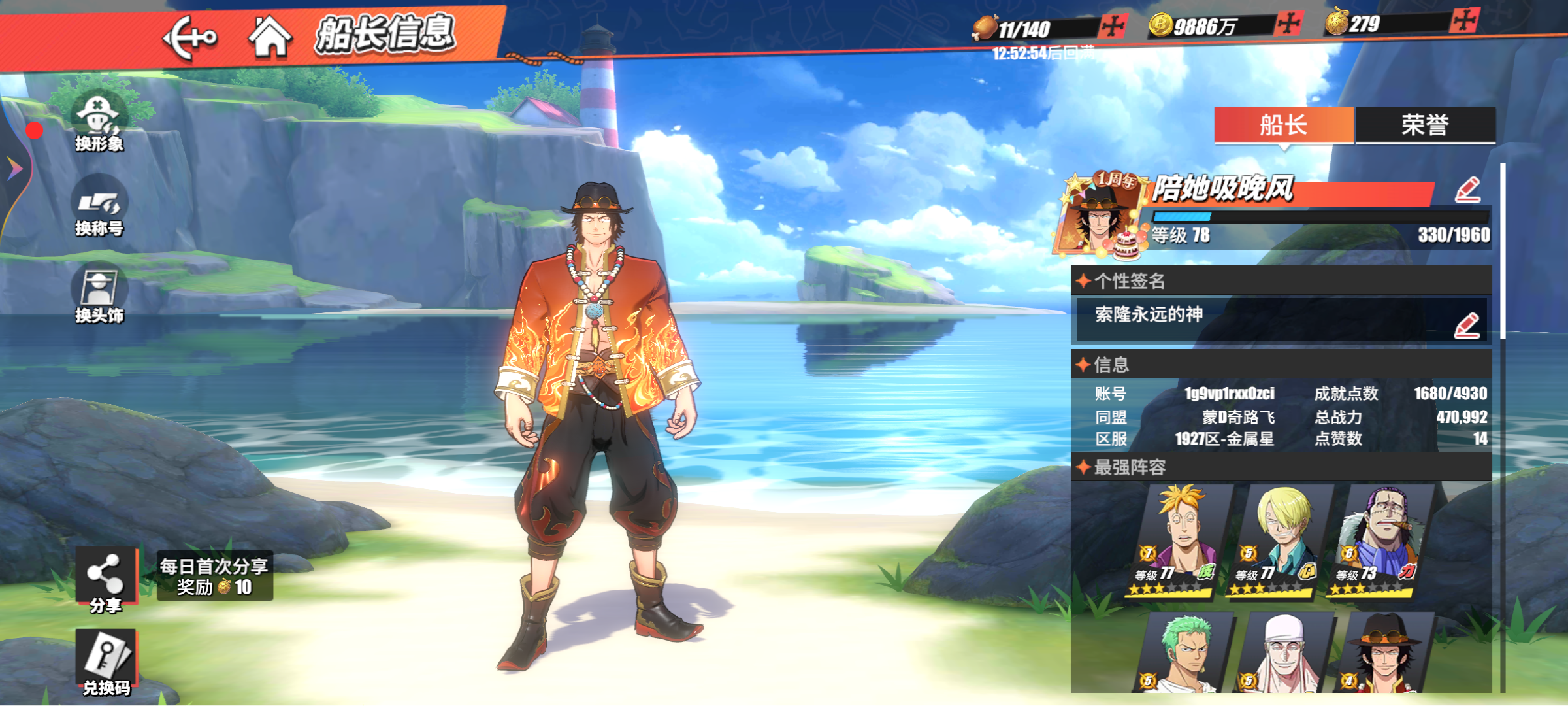Switch to the 荣誉 honor tab

tap(1425, 125)
